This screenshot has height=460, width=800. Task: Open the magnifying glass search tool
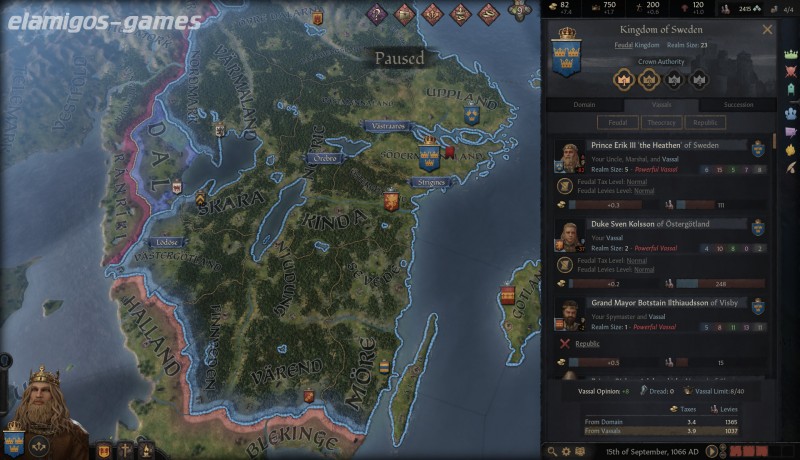pyautogui.click(x=552, y=451)
